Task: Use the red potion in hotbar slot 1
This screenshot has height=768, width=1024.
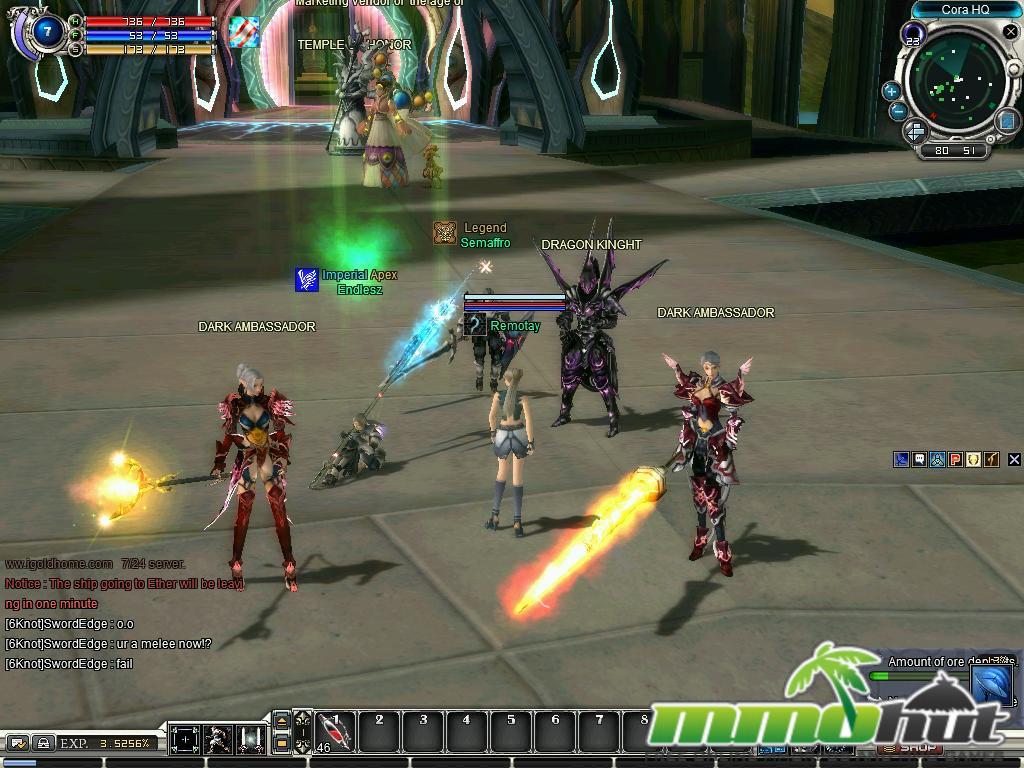Action: [336, 733]
